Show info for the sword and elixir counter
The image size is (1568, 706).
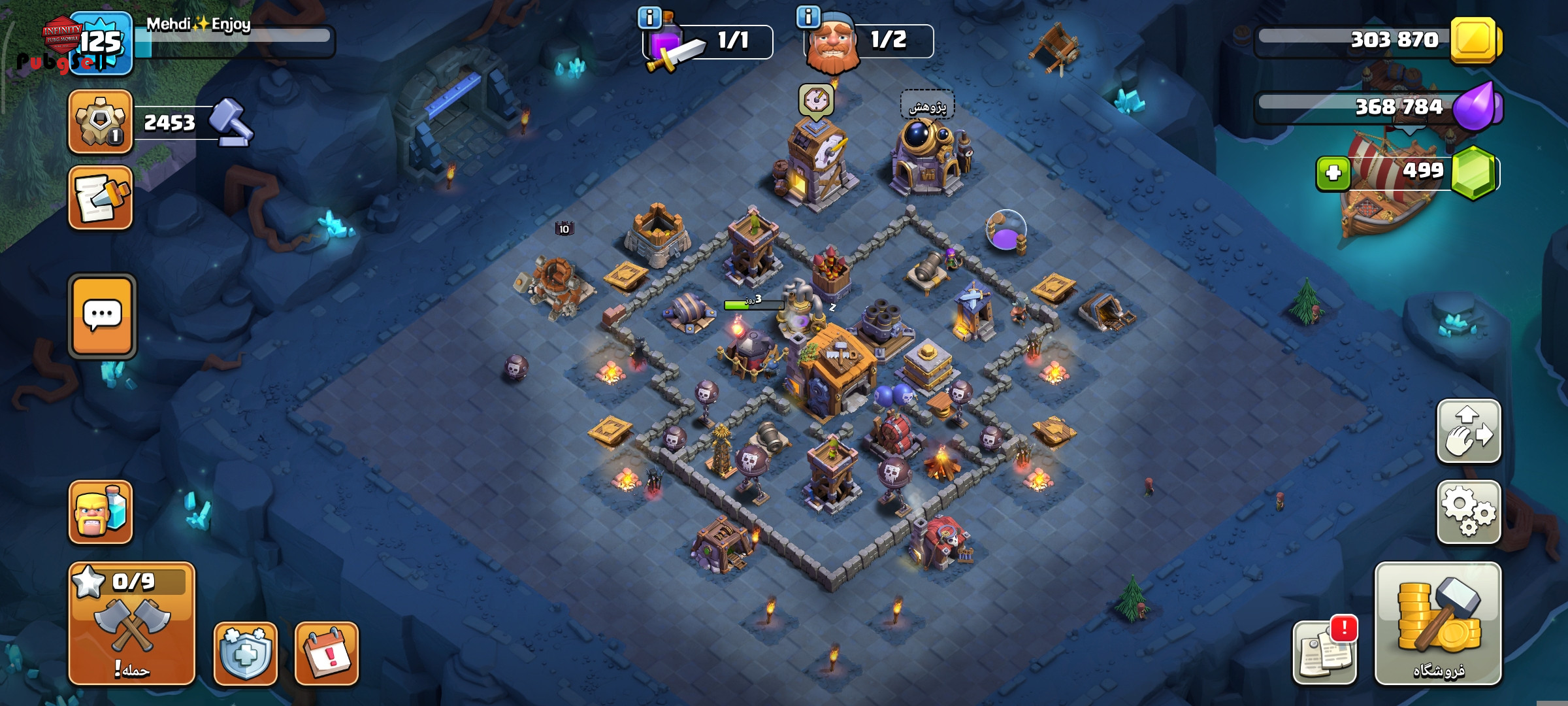coord(649,18)
